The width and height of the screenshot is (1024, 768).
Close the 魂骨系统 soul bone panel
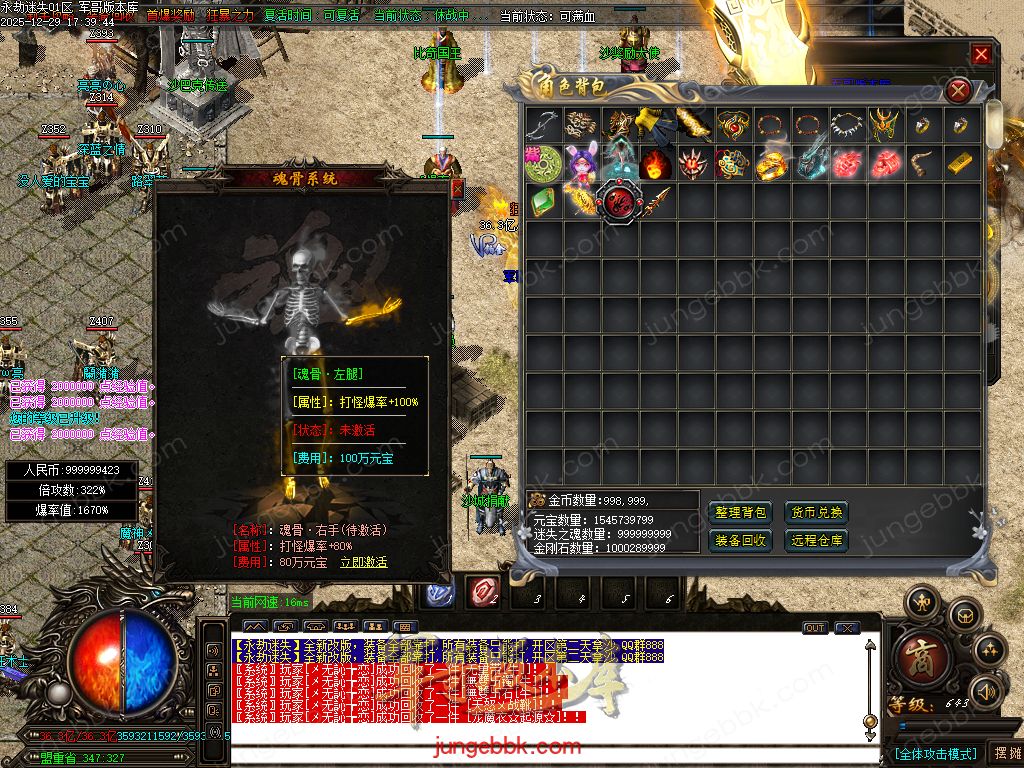point(457,187)
